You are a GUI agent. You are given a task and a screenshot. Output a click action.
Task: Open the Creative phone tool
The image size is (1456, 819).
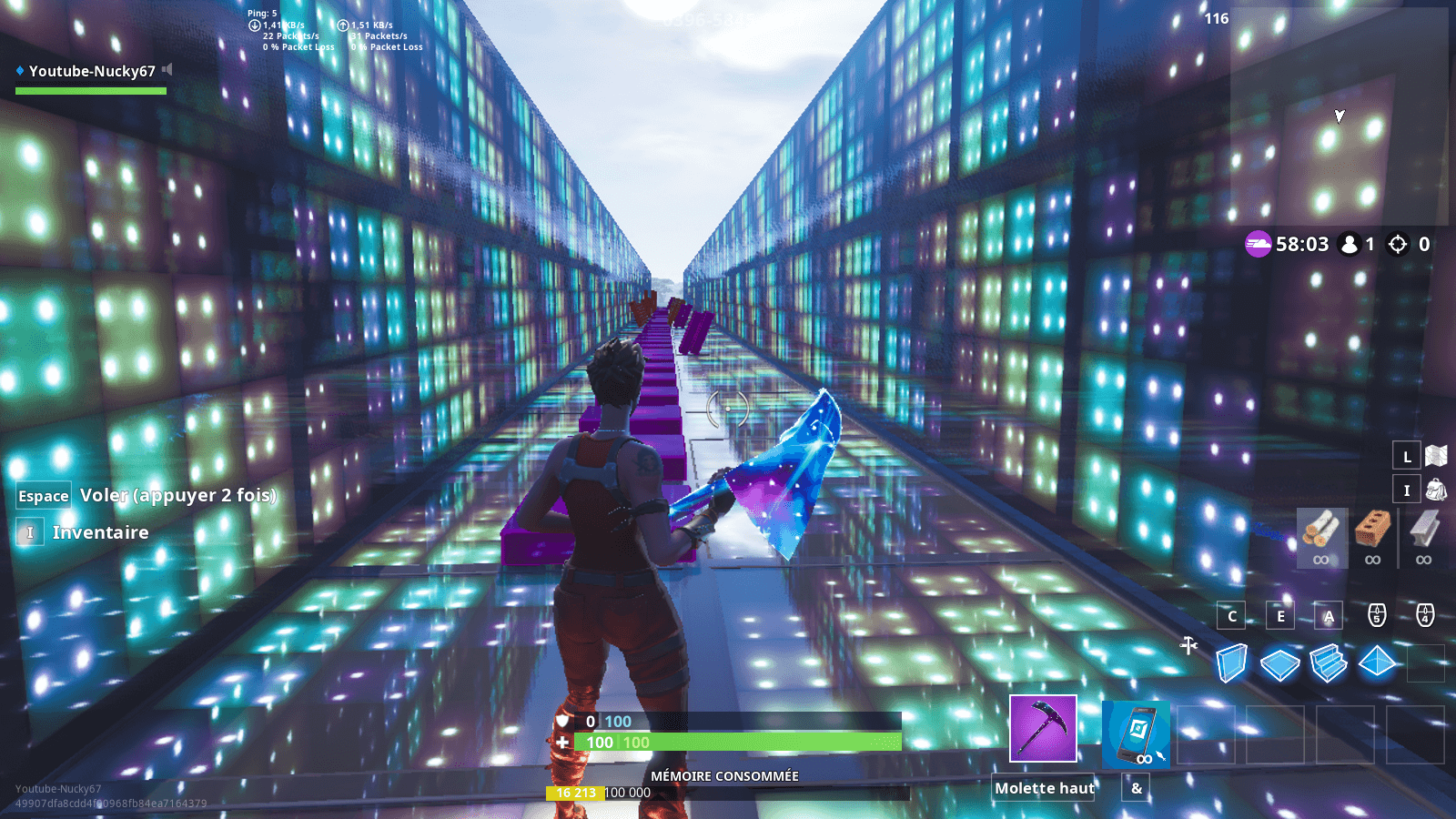(1136, 733)
